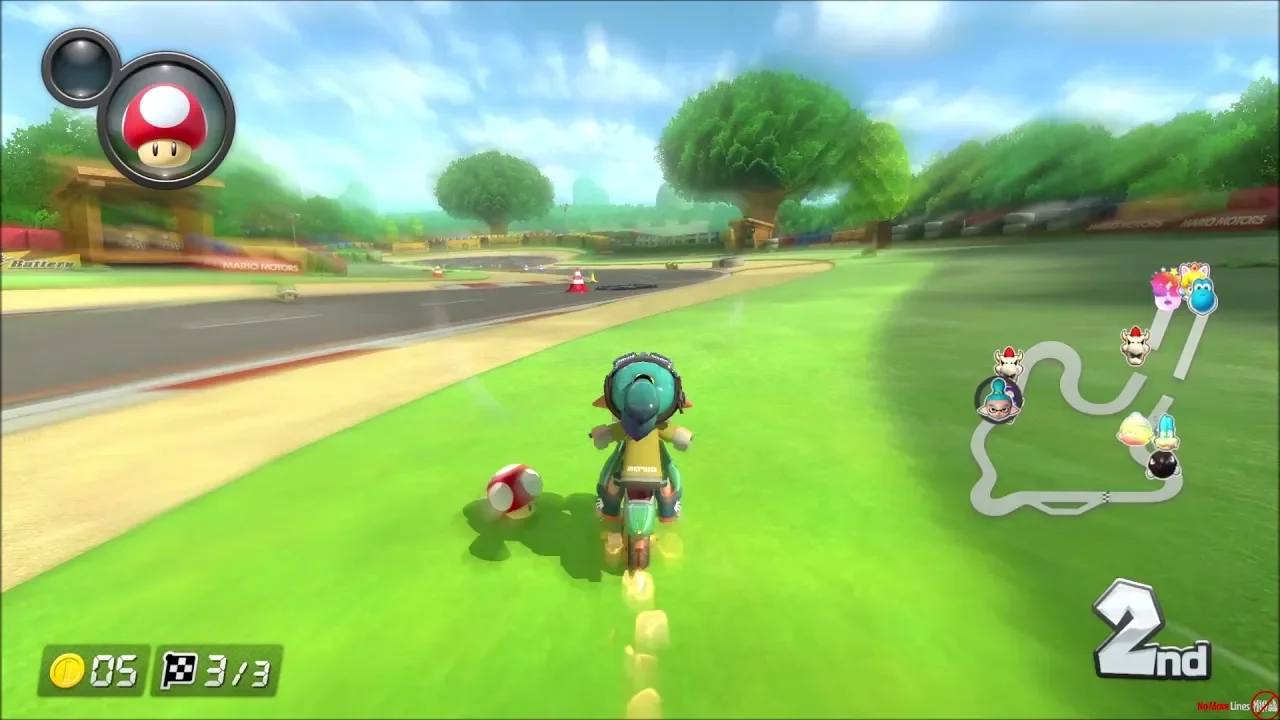This screenshot has width=1280, height=720.
Task: Select the empty secondary item slot
Action: [80, 66]
